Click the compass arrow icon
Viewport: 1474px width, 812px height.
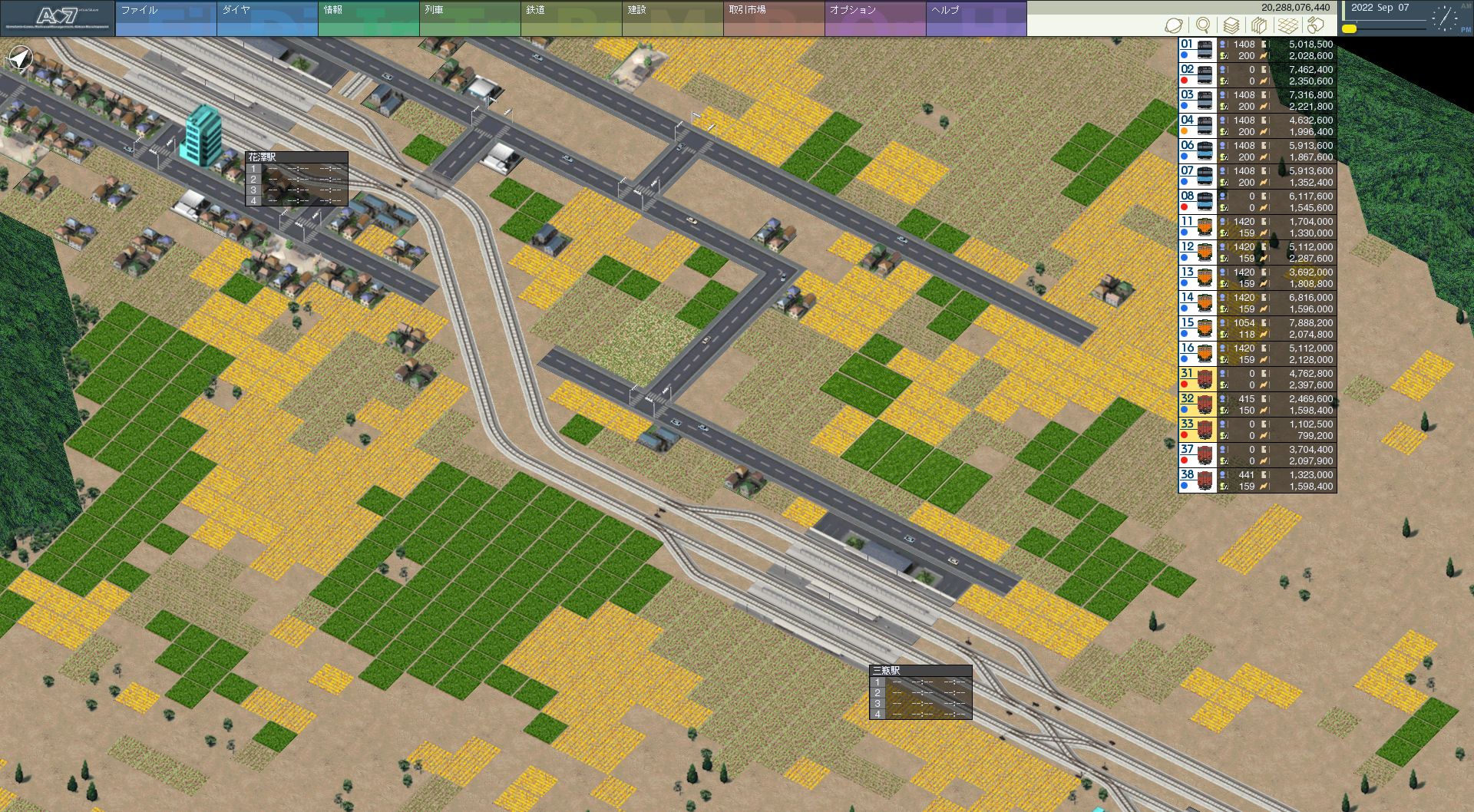[x=21, y=58]
